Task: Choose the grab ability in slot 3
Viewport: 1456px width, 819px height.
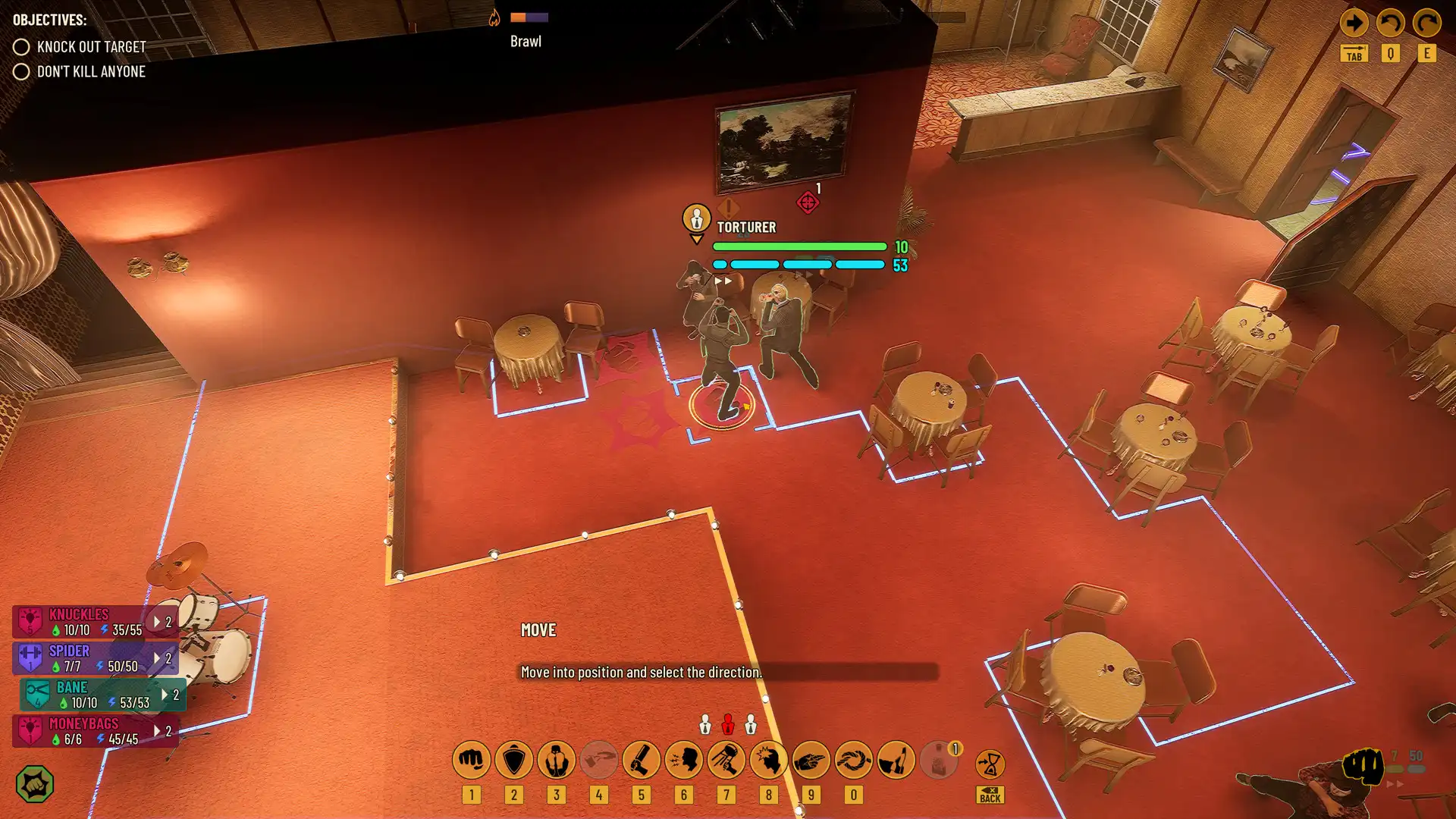Action: coord(557,759)
